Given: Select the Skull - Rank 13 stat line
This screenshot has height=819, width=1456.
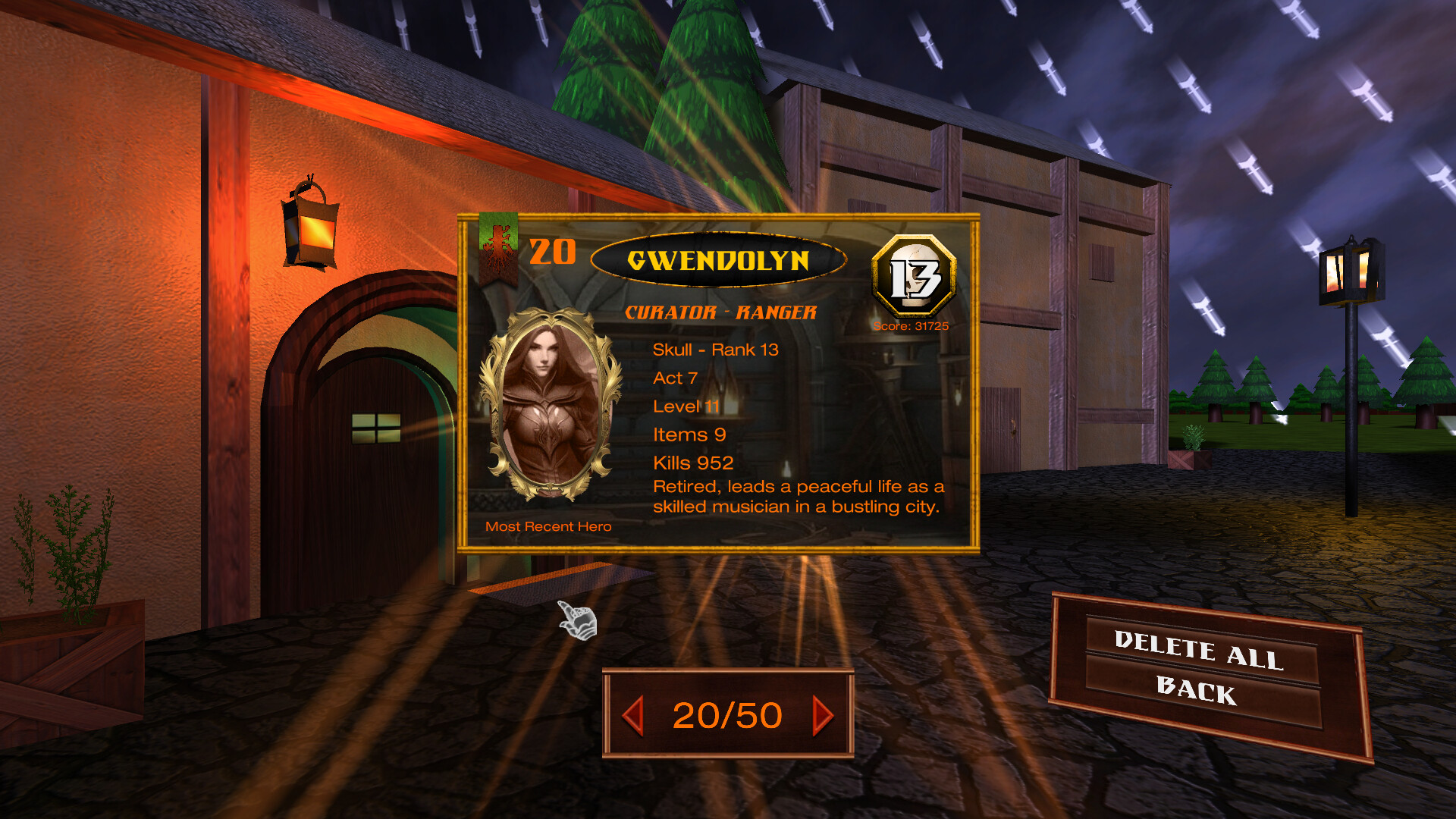Looking at the screenshot, I should [x=717, y=350].
